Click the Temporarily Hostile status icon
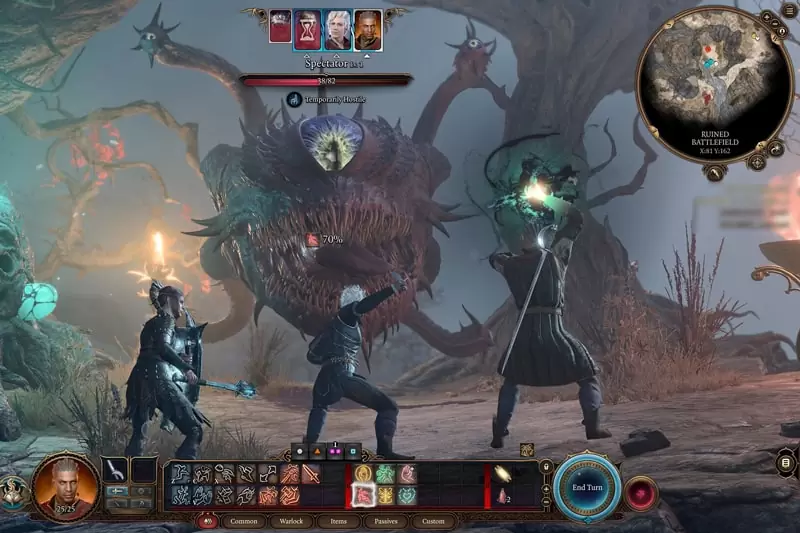This screenshot has height=533, width=800. pyautogui.click(x=294, y=99)
